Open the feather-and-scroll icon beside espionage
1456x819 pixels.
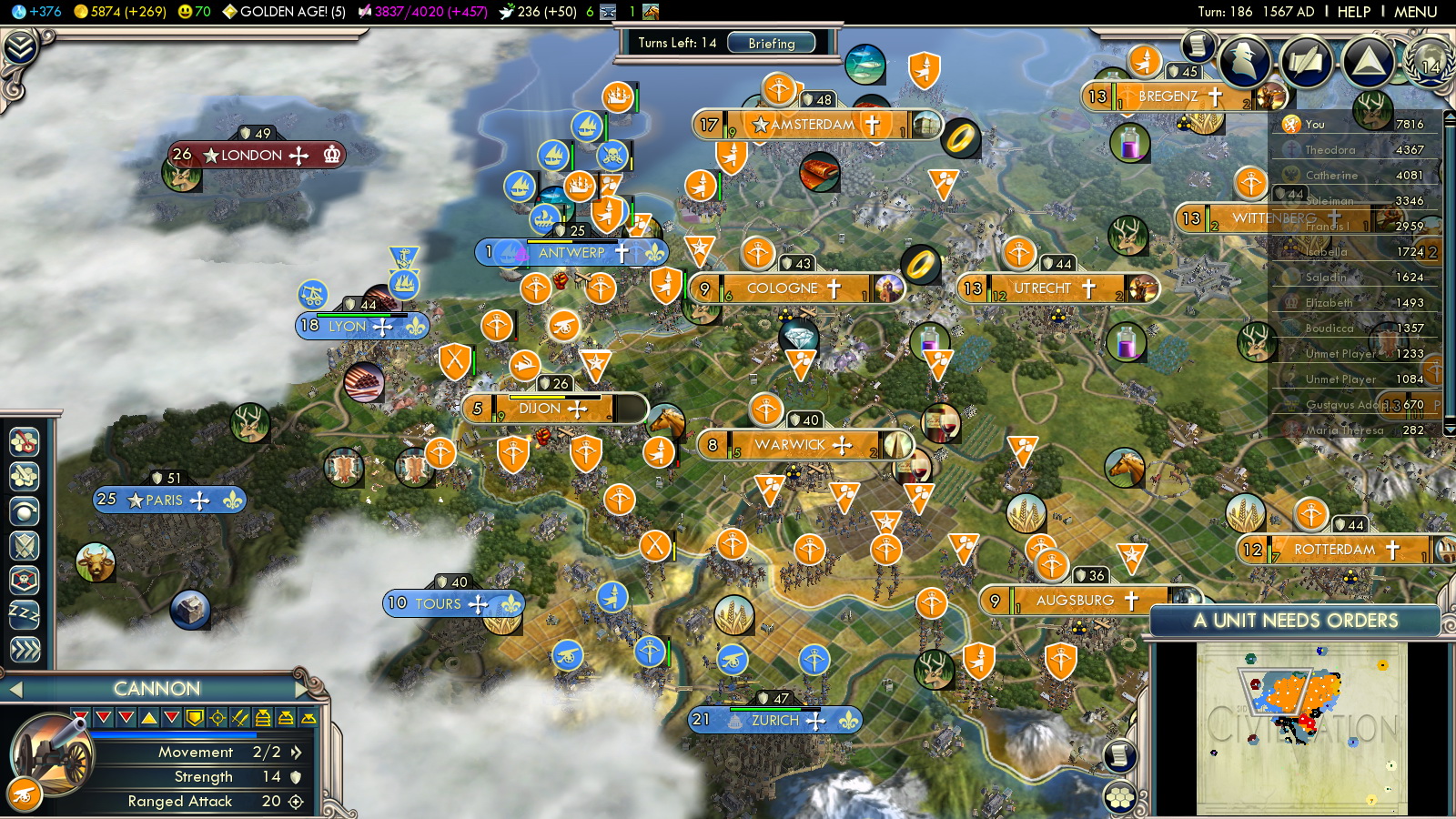[1306, 62]
